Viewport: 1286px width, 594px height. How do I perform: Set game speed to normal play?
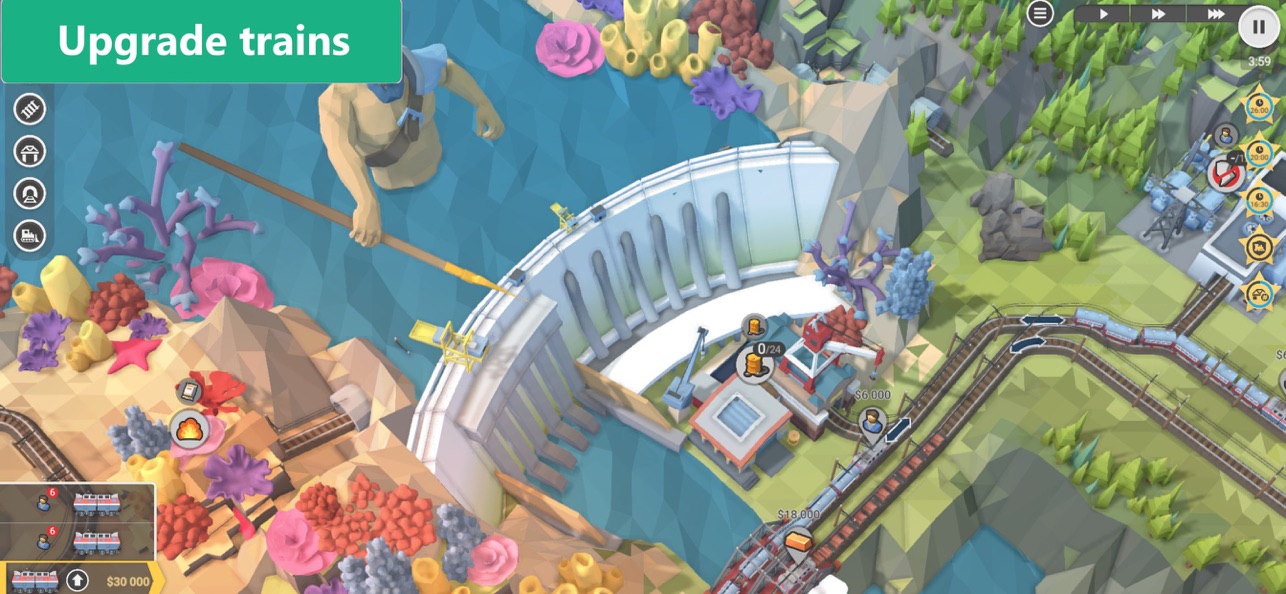tap(1104, 14)
